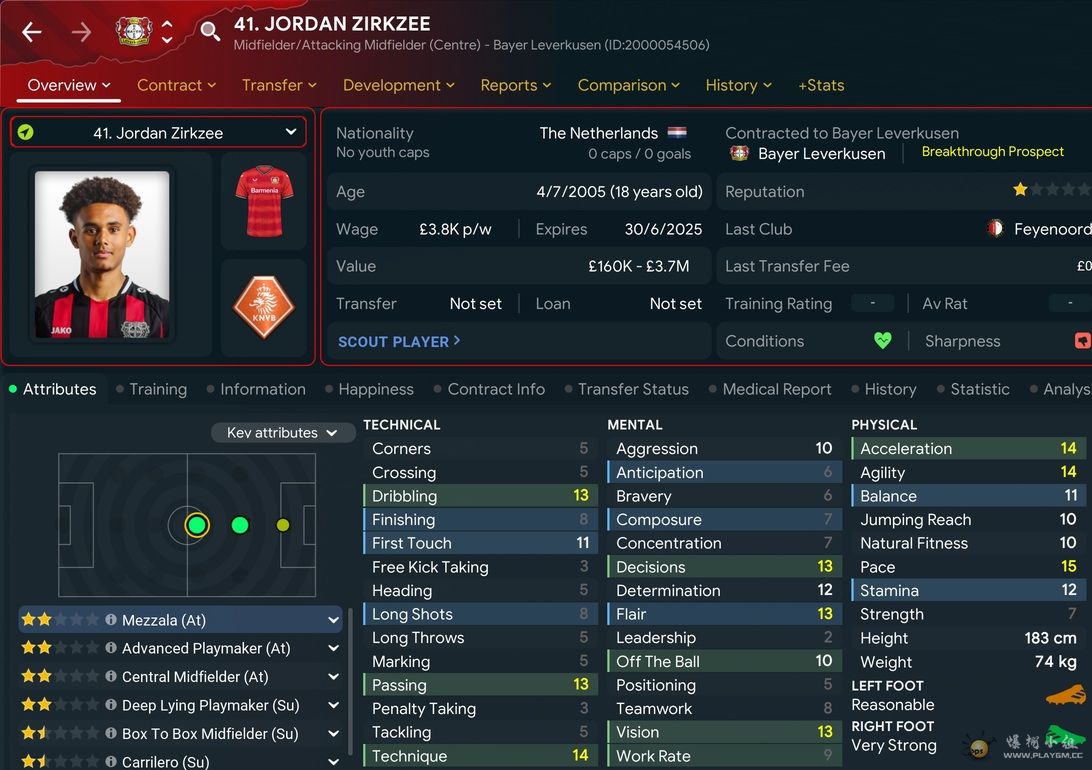Click the +Stats menu item
This screenshot has height=770, width=1092.
tap(821, 85)
